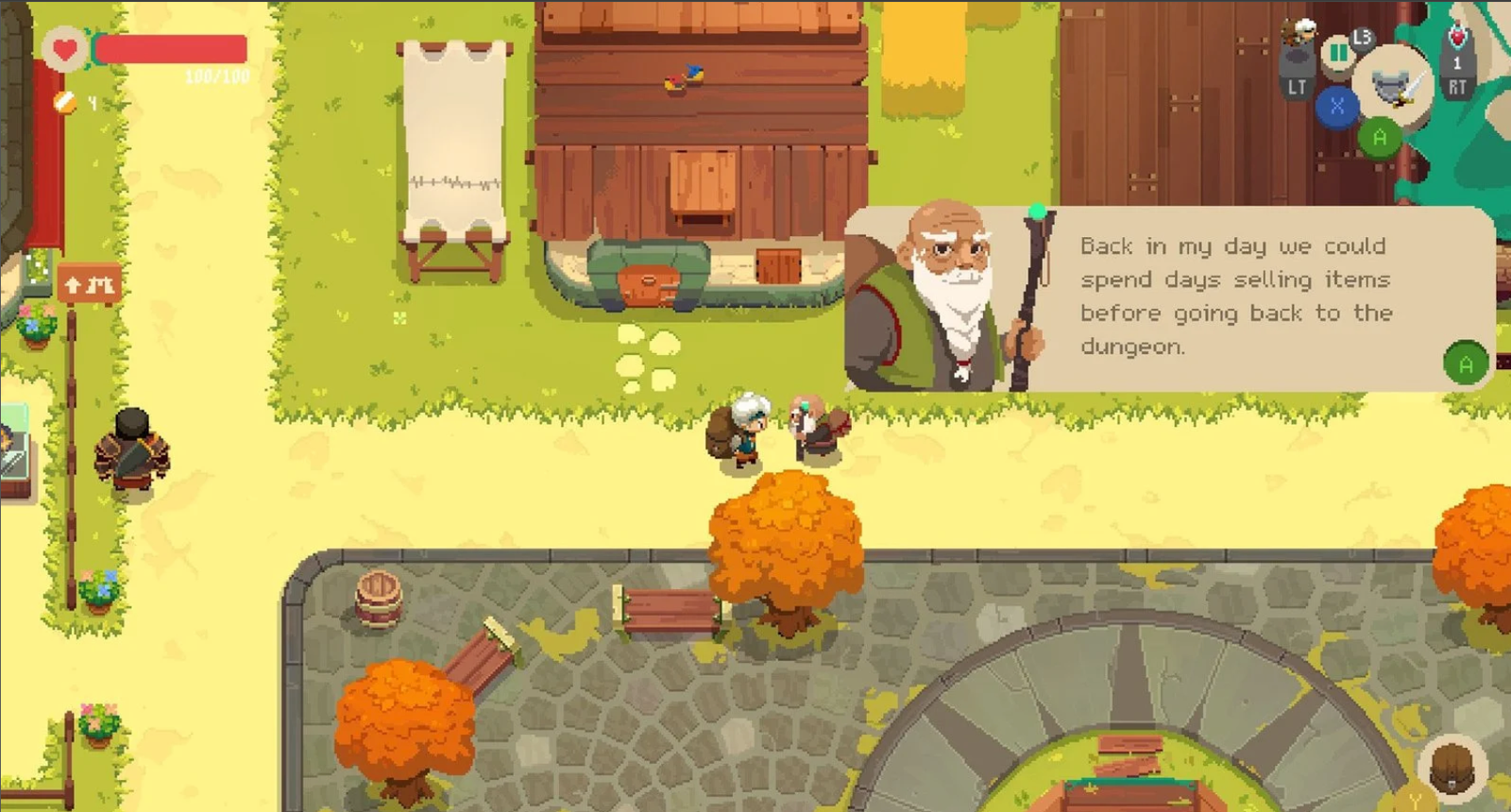The width and height of the screenshot is (1511, 812).
Task: Click the red health bar showing 100/100
Action: (x=170, y=49)
